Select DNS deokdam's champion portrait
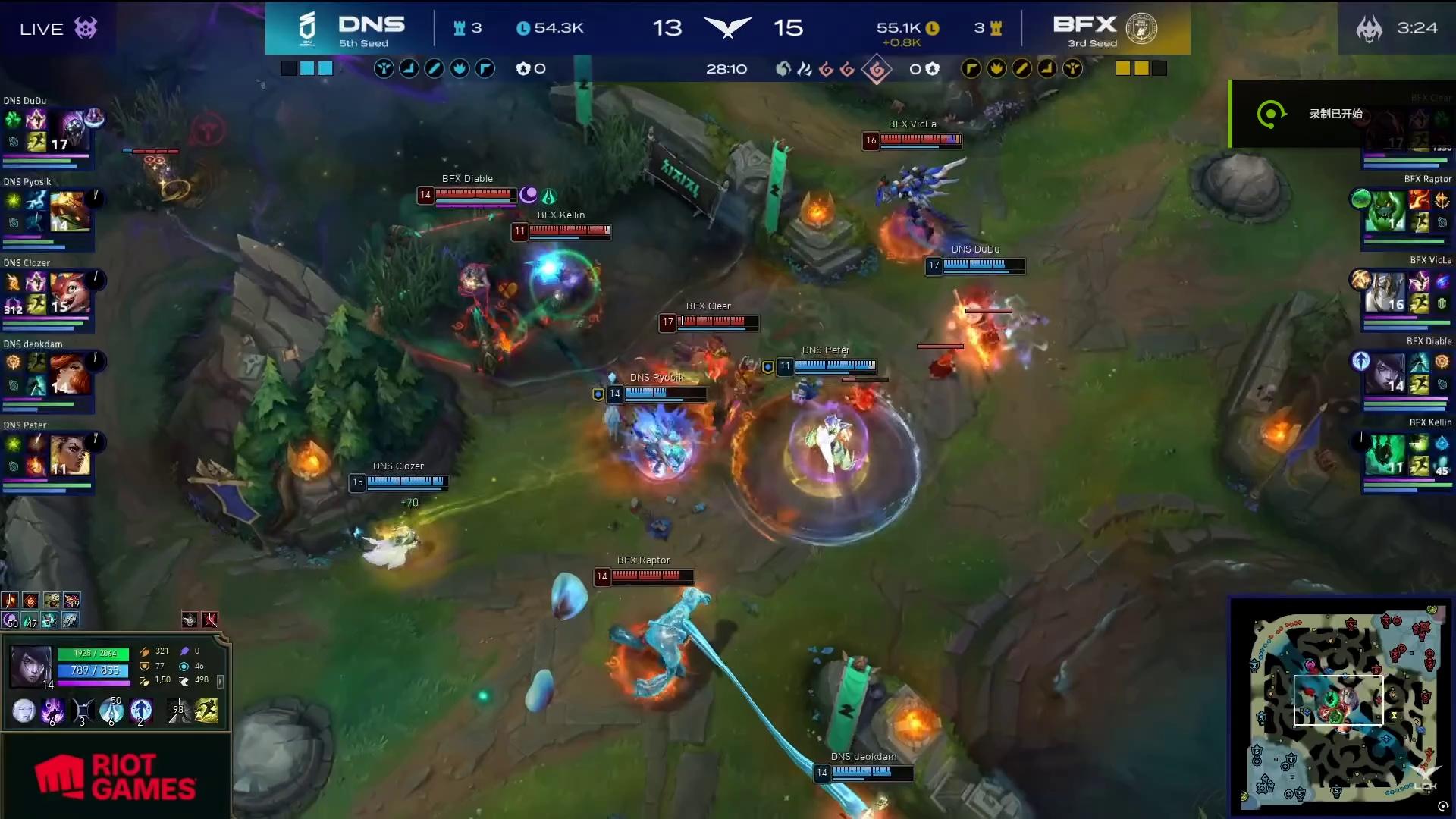The image size is (1456, 819). 70,374
